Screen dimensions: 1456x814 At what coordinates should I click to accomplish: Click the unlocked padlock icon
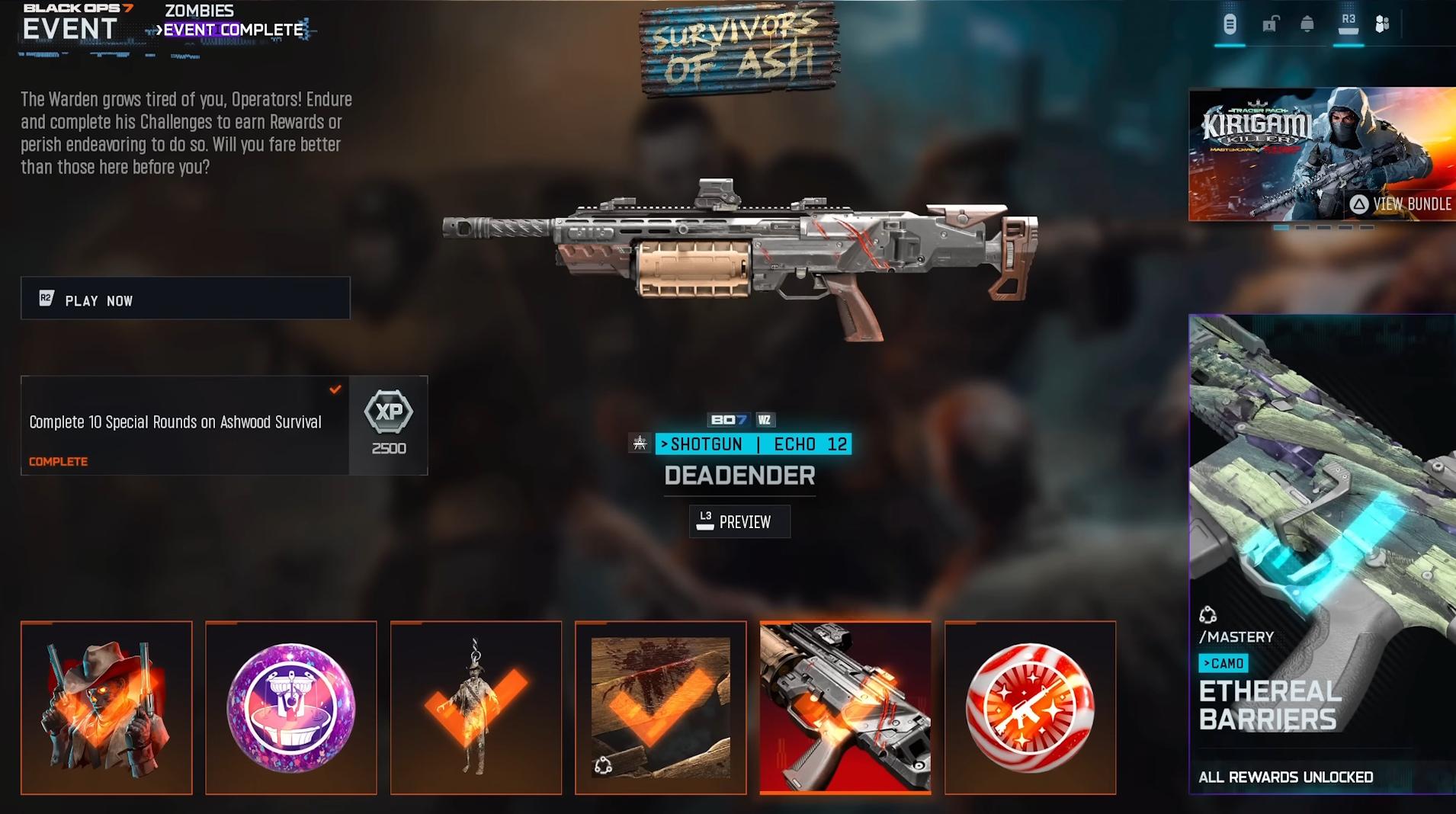coord(1270,24)
